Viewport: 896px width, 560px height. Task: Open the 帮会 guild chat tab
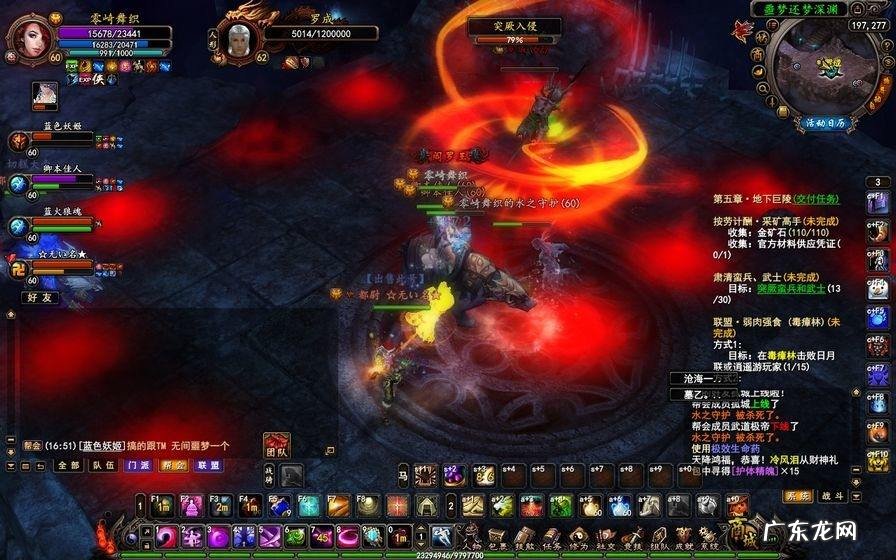[174, 465]
